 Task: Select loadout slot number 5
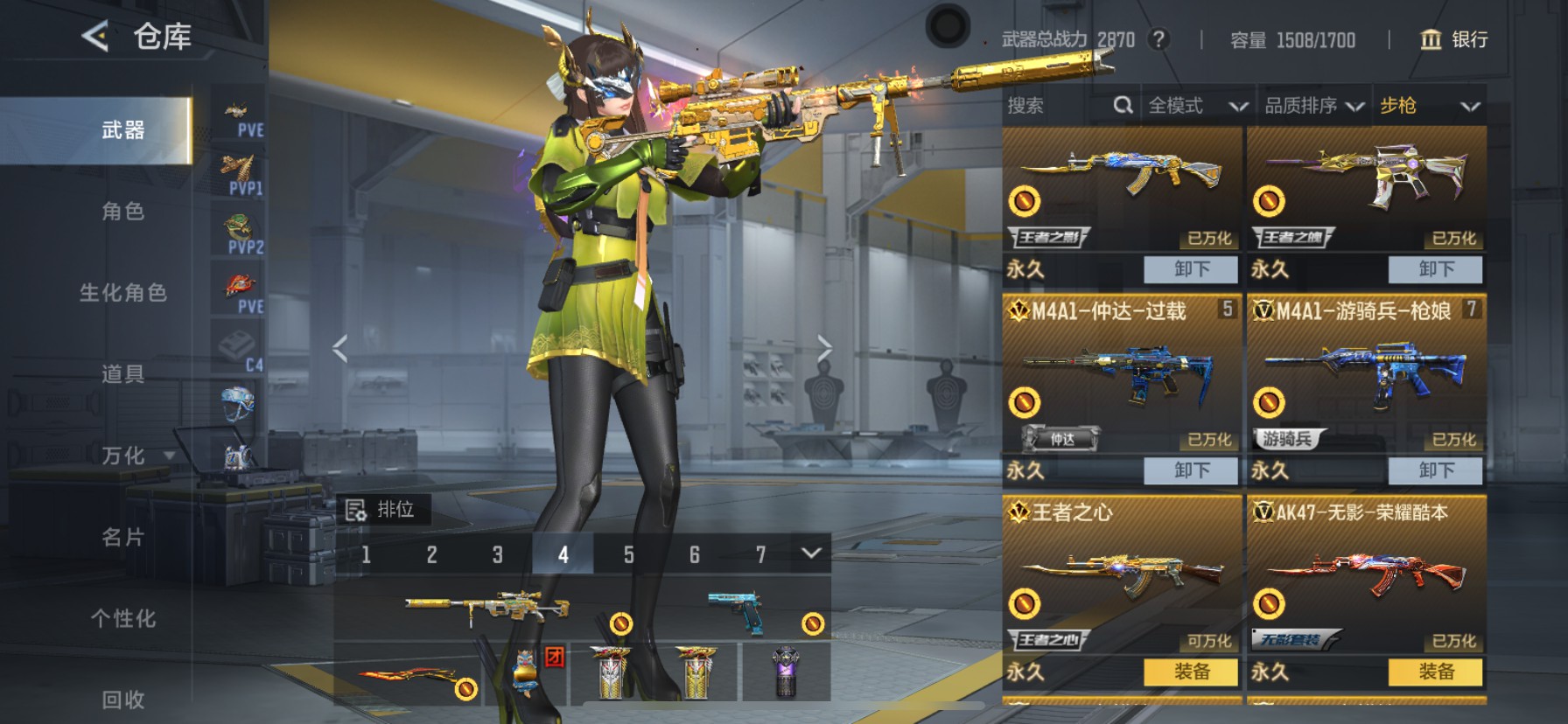pos(628,554)
